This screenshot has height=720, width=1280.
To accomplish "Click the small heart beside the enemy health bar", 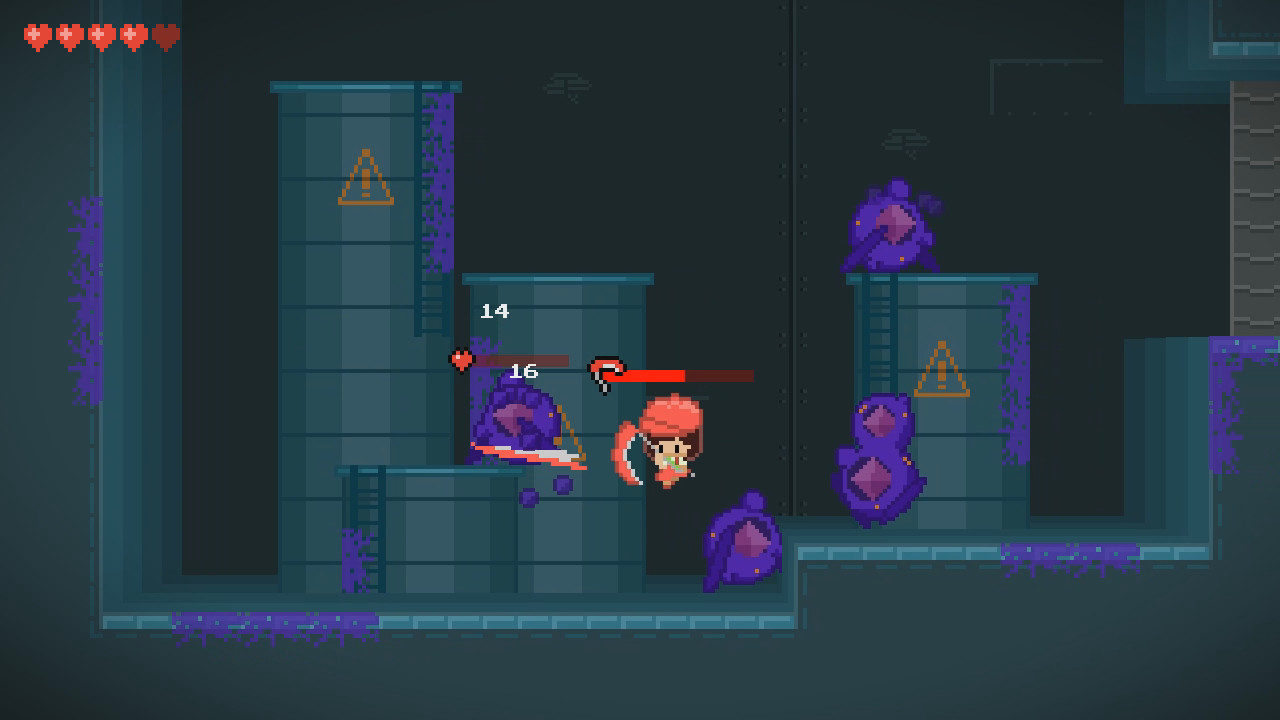I will [461, 358].
